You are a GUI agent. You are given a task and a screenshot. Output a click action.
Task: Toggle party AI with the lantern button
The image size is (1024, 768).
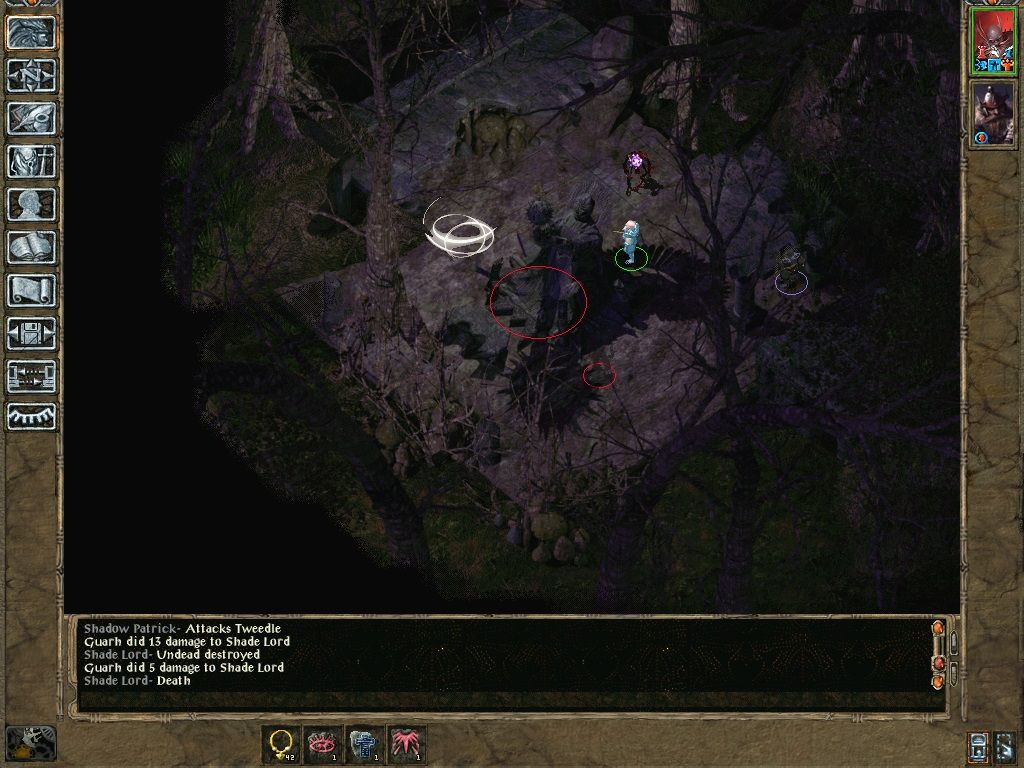pos(979,746)
